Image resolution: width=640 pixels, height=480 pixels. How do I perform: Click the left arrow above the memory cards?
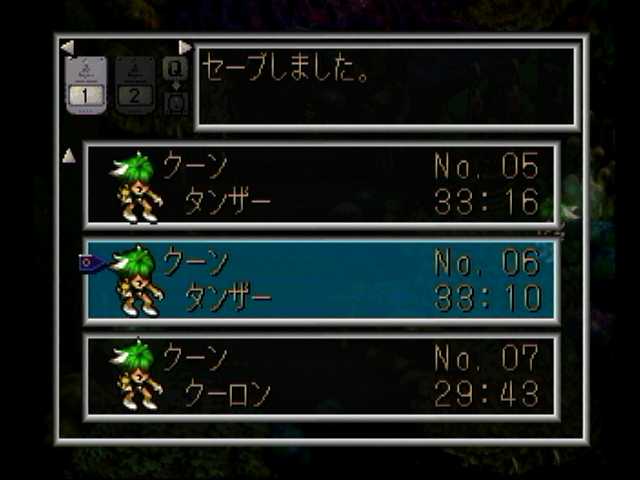click(66, 47)
